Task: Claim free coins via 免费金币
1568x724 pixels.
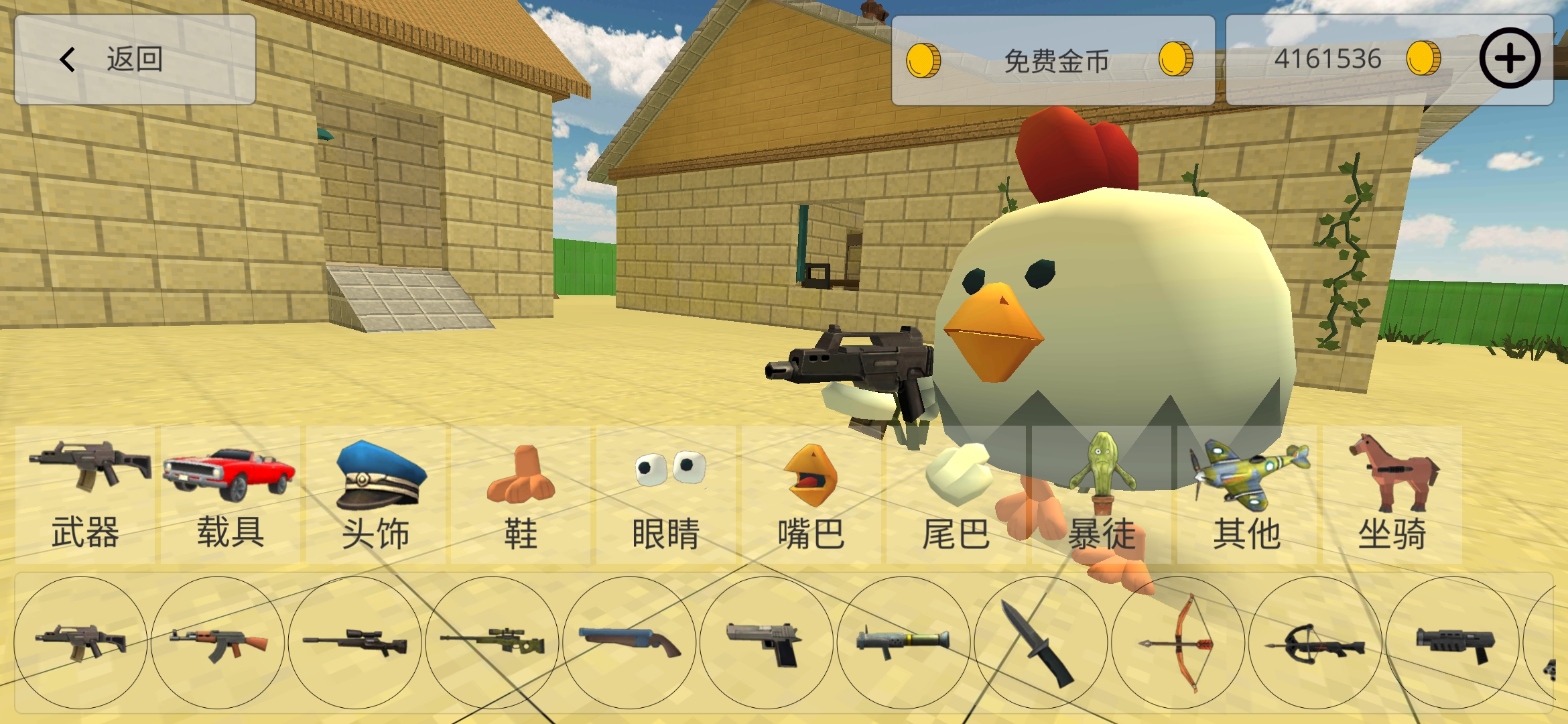Action: point(1052,60)
